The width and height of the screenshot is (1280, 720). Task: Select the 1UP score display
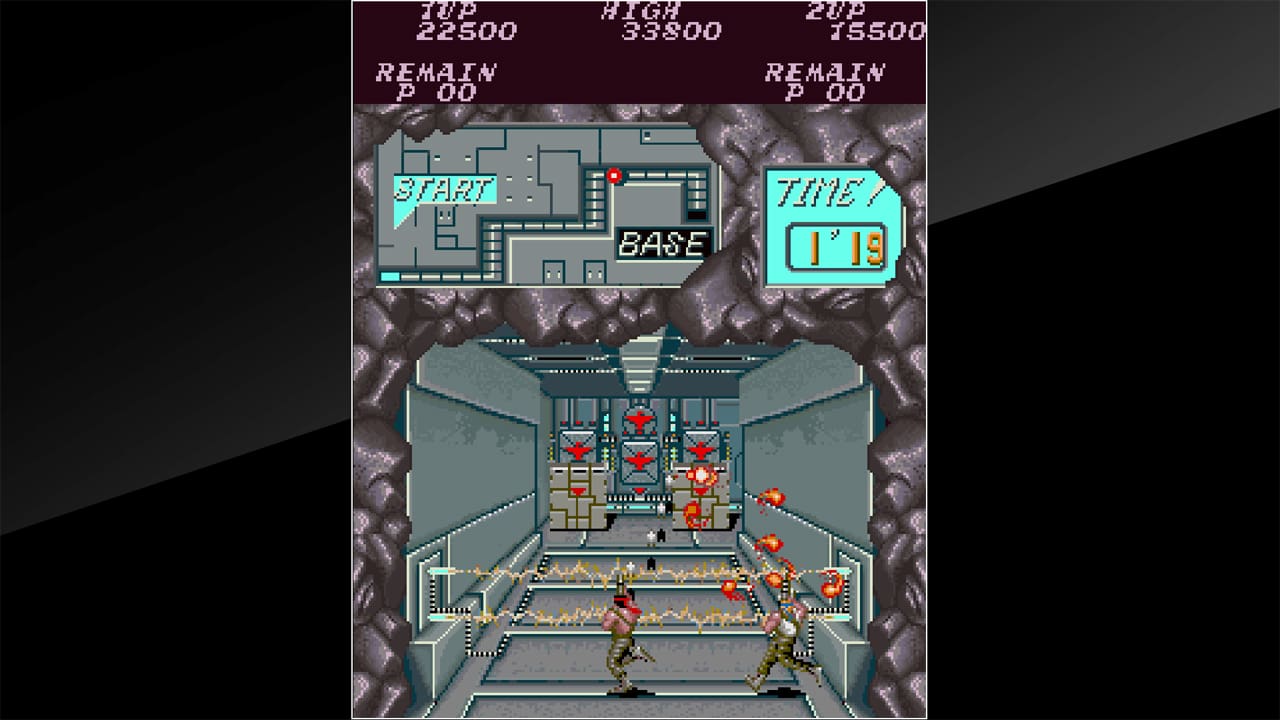[453, 23]
